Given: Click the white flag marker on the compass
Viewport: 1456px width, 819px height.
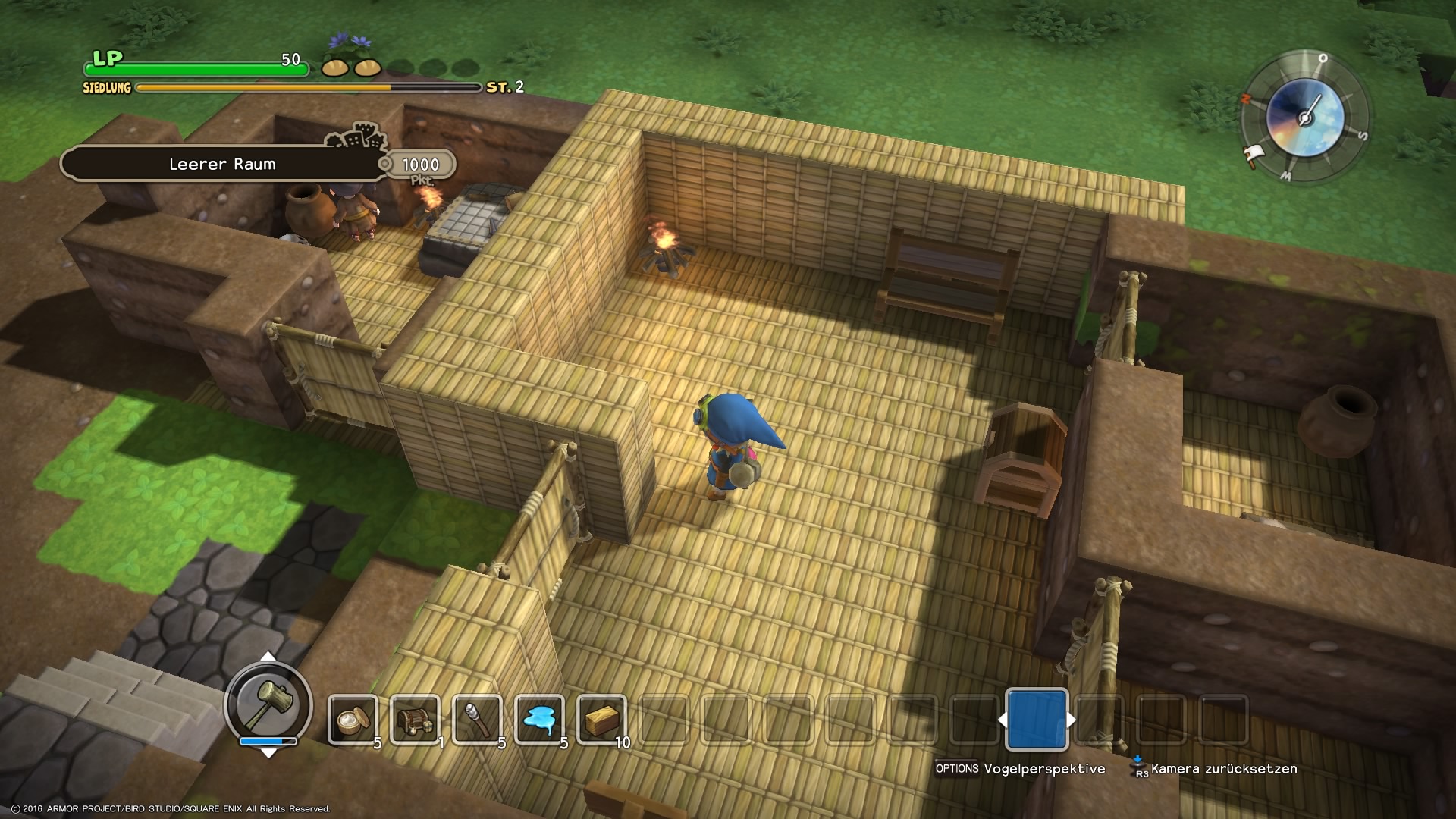Looking at the screenshot, I should 1252,156.
